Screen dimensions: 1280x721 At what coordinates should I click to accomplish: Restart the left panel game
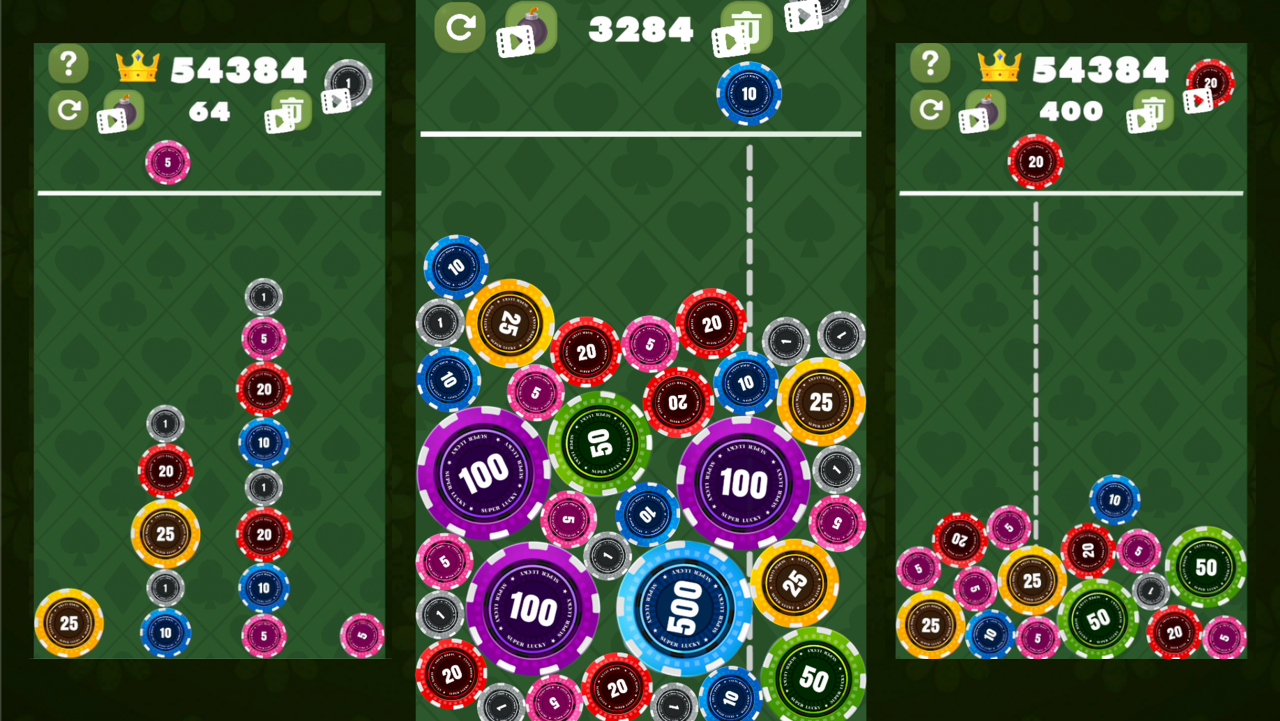point(67,110)
